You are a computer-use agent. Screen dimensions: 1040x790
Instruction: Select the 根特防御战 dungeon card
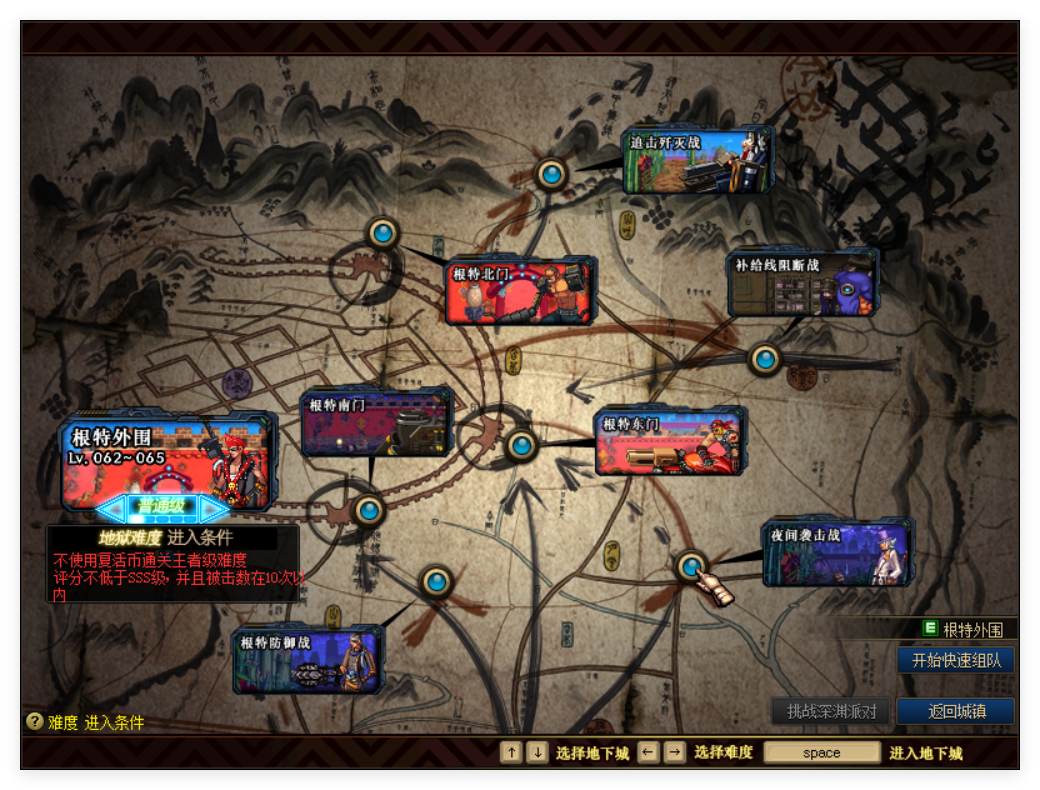[308, 660]
